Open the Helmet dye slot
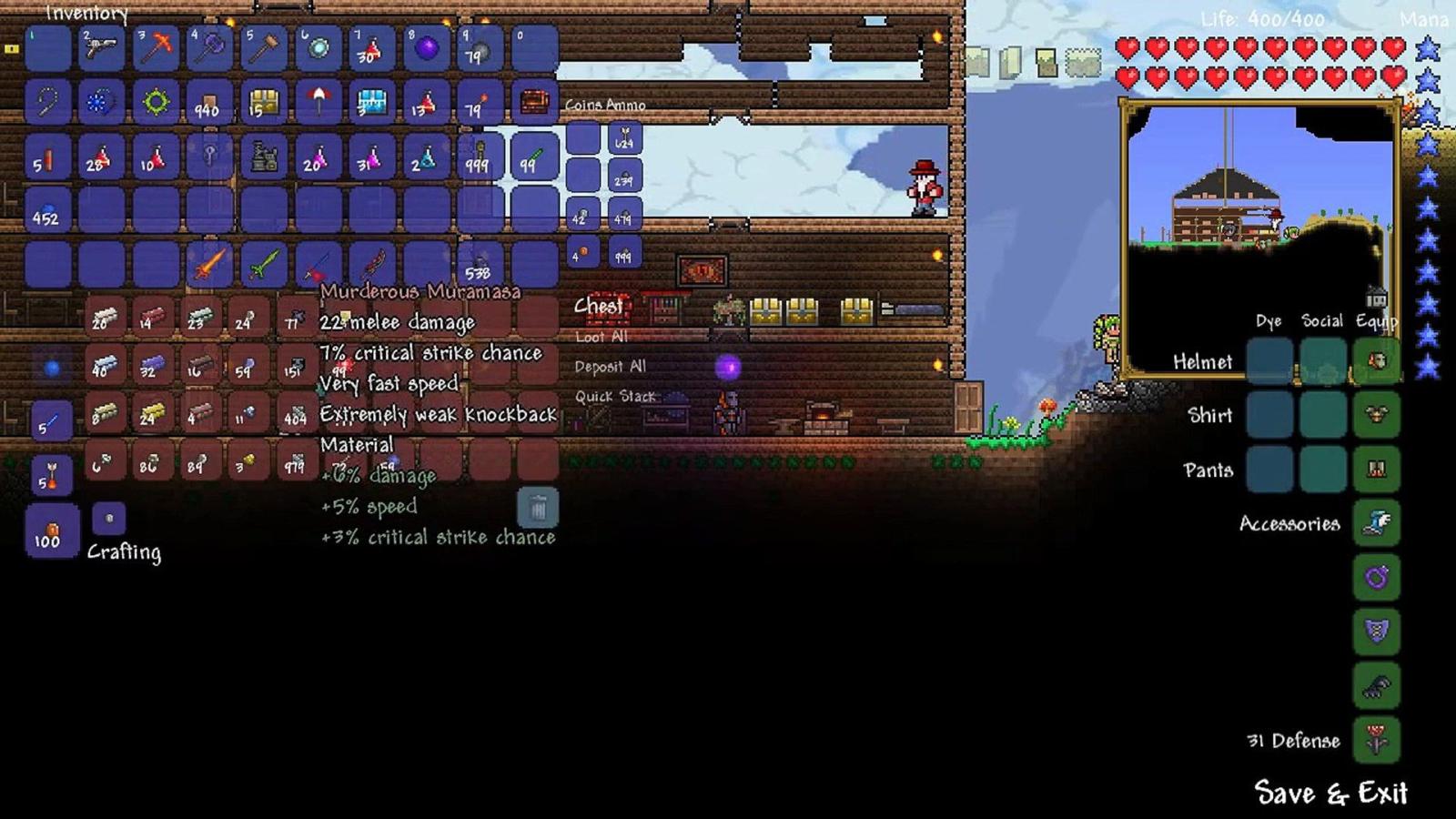Screen dimensions: 1456x819 (1268, 361)
